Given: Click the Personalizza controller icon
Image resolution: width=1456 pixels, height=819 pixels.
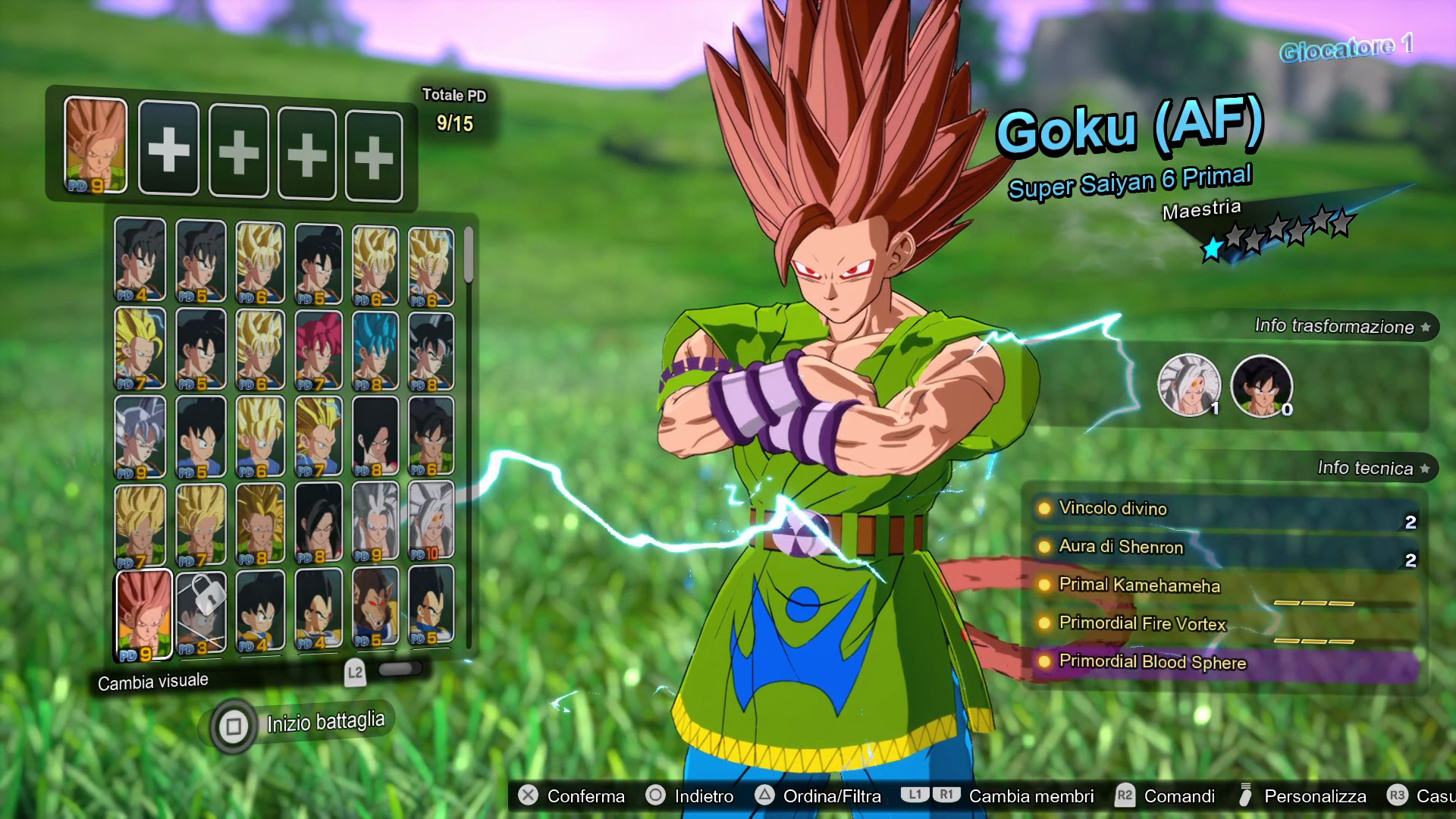Looking at the screenshot, I should click(1244, 796).
